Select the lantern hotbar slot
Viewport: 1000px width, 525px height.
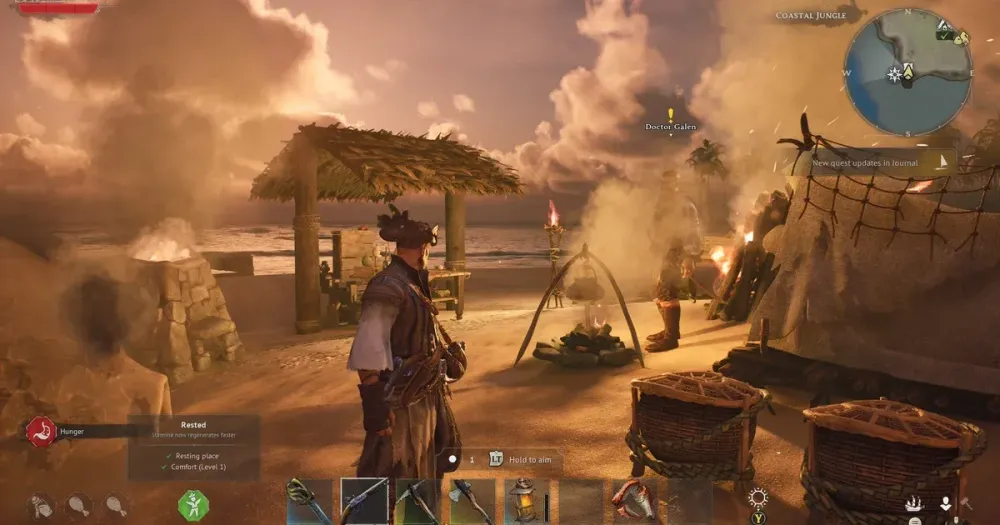point(525,501)
